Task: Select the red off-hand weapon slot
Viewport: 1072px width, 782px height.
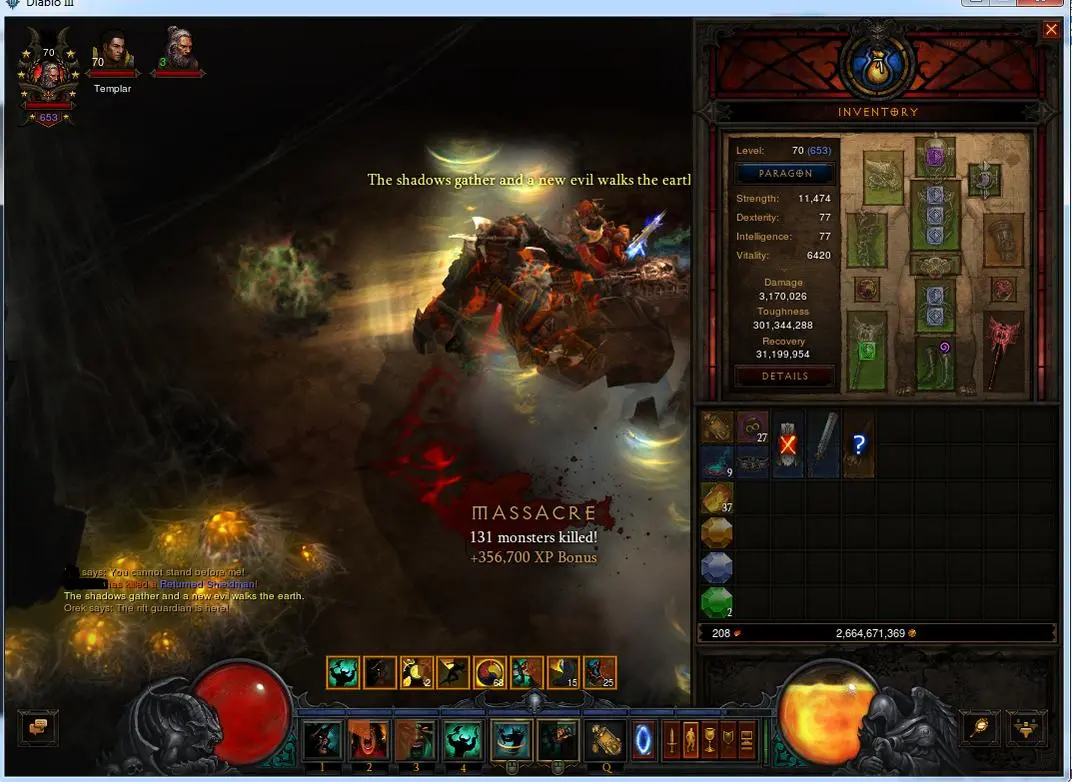Action: pos(1003,350)
